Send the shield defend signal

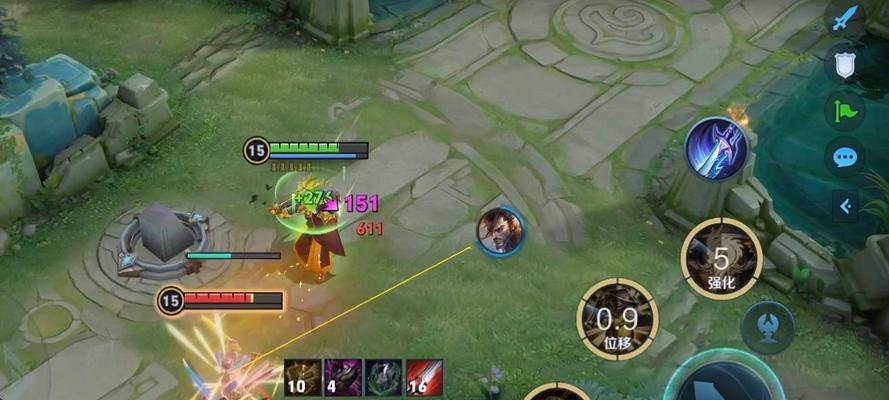845,65
